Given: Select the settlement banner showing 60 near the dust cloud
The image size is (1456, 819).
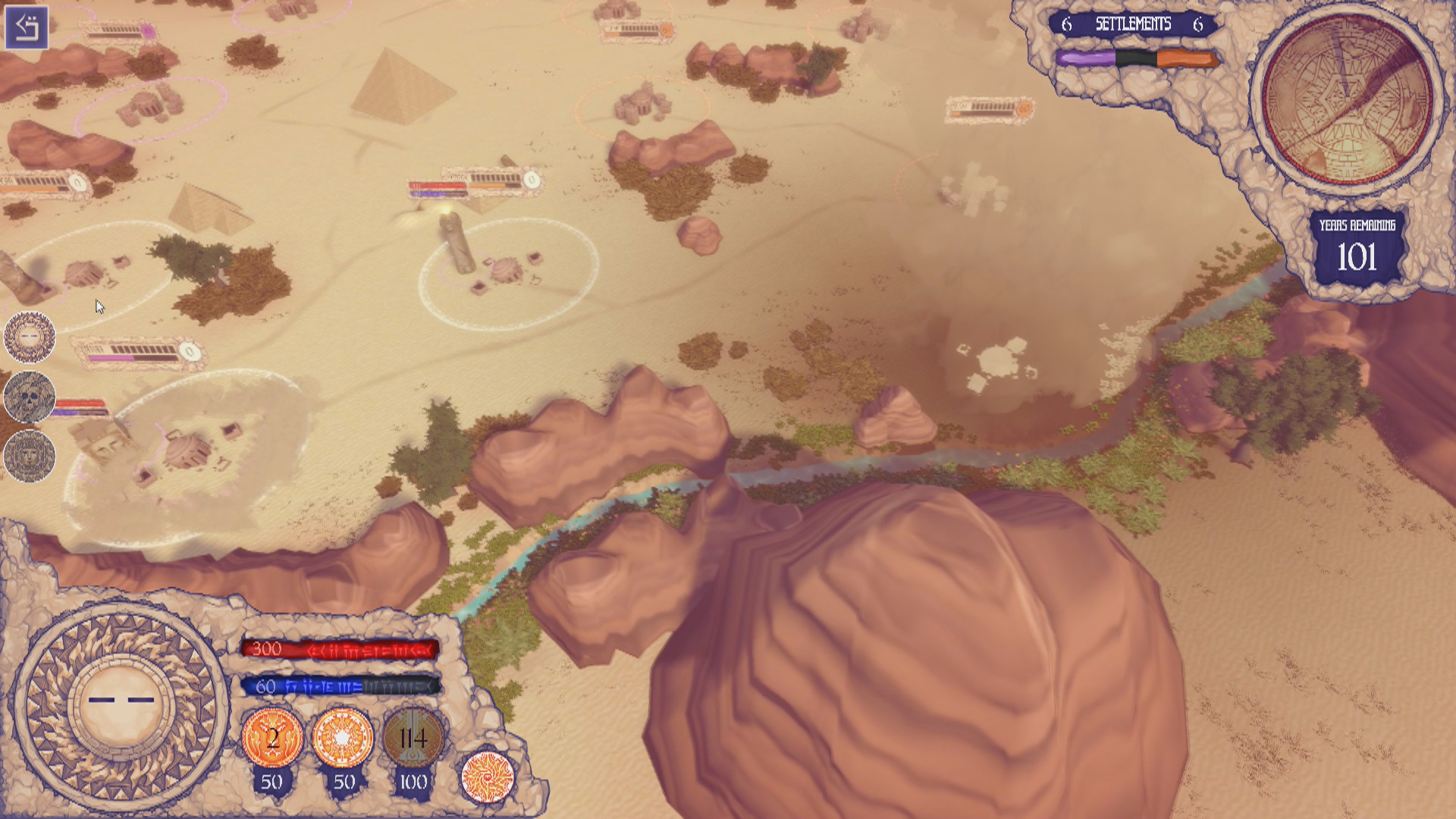Looking at the screenshot, I should point(986,108).
